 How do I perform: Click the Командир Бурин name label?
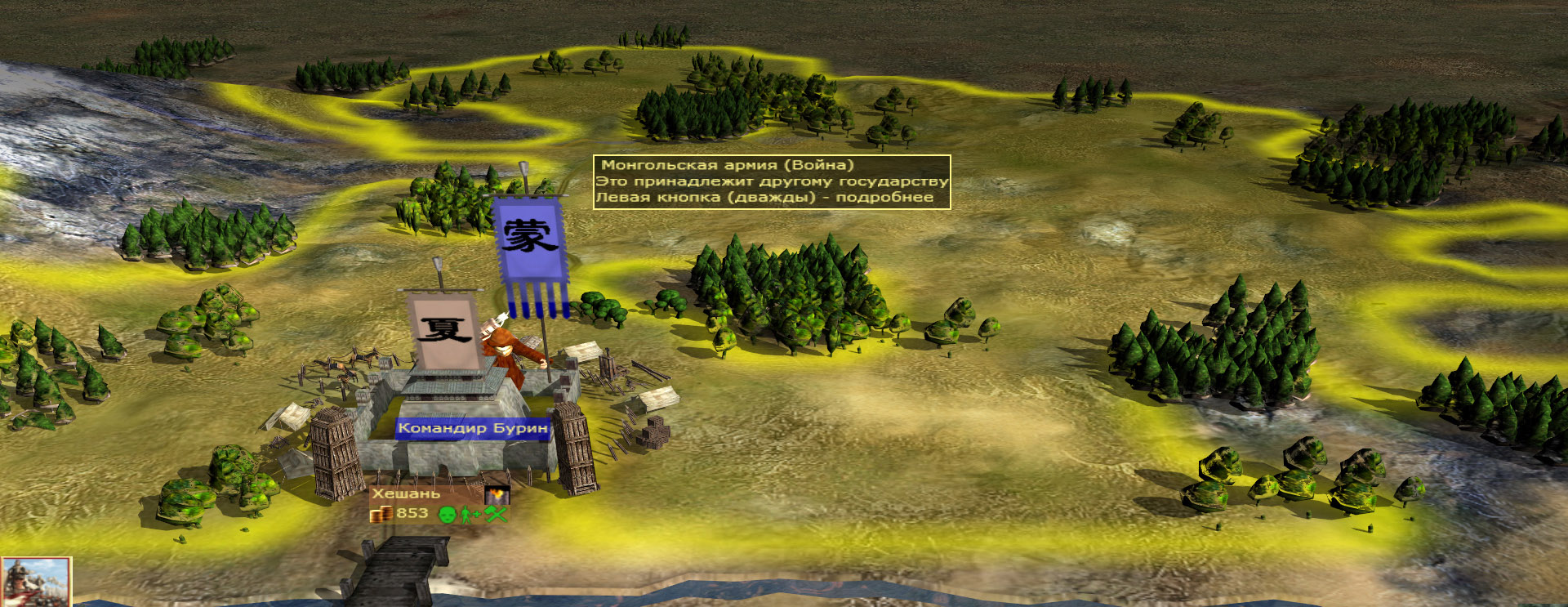(x=472, y=428)
